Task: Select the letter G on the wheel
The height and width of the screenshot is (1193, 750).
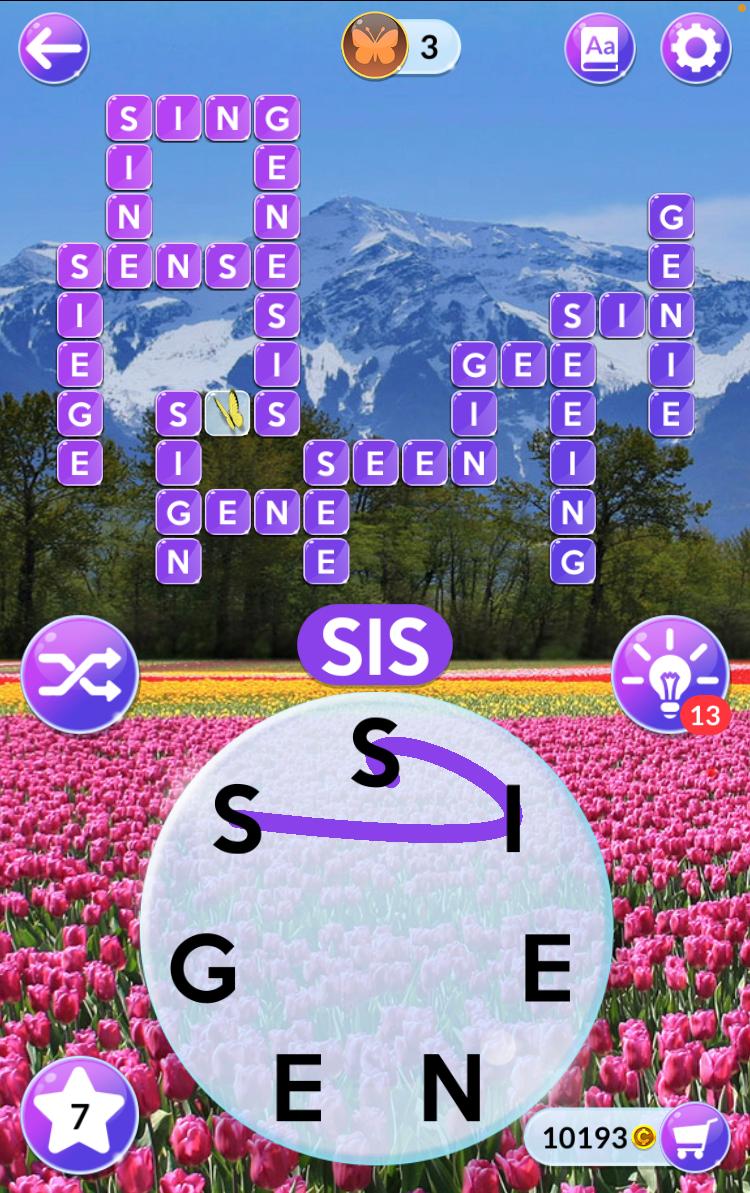Action: click(203, 970)
